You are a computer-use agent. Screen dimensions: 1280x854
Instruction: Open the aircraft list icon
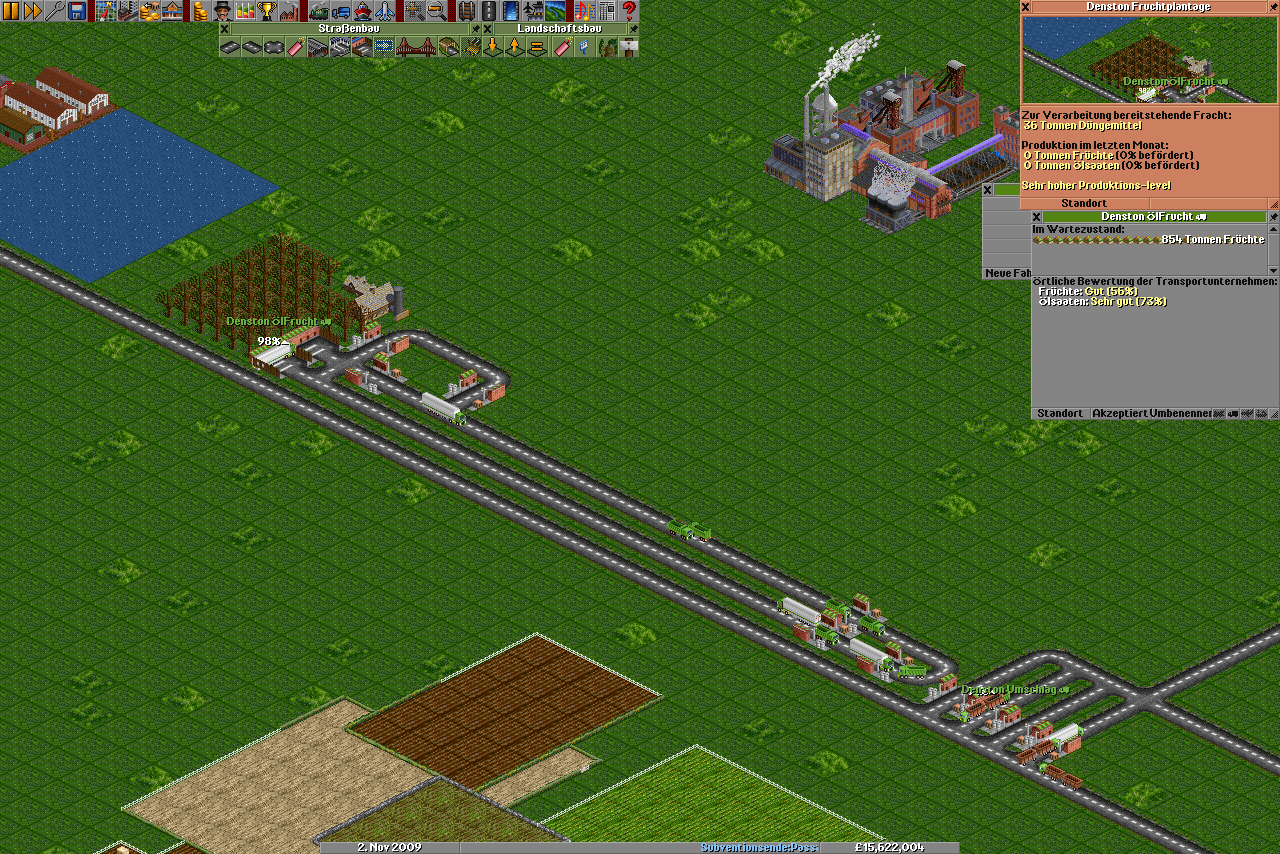tap(385, 11)
